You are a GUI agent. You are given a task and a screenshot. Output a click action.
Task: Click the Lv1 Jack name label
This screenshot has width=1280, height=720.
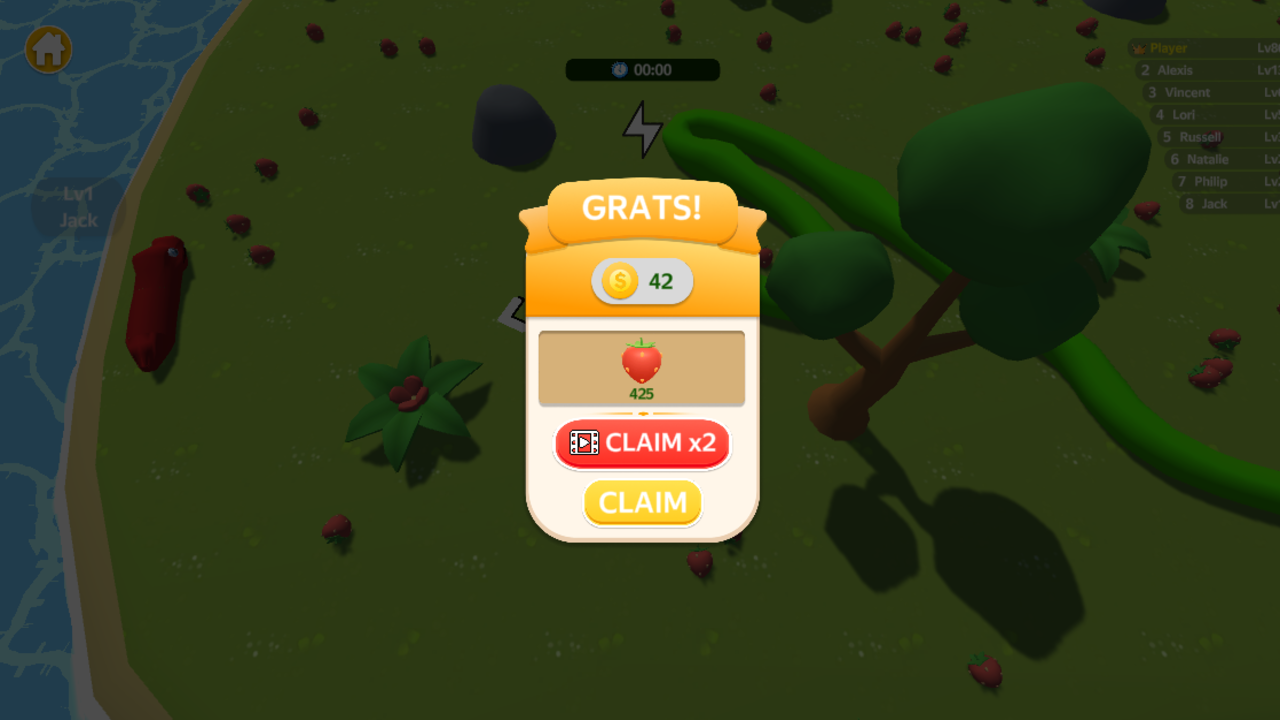(x=78, y=207)
